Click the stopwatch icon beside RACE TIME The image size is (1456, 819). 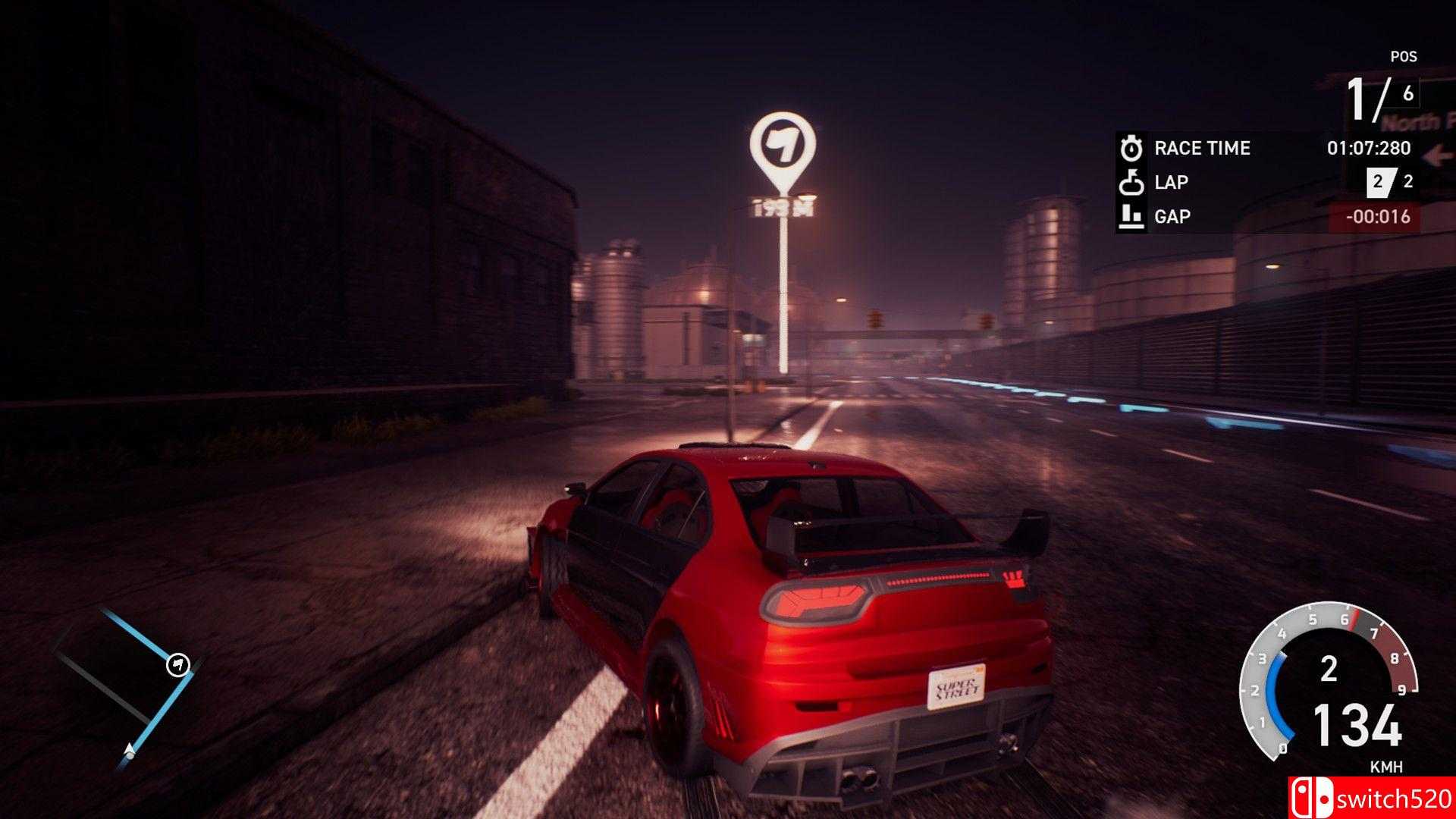click(1131, 149)
